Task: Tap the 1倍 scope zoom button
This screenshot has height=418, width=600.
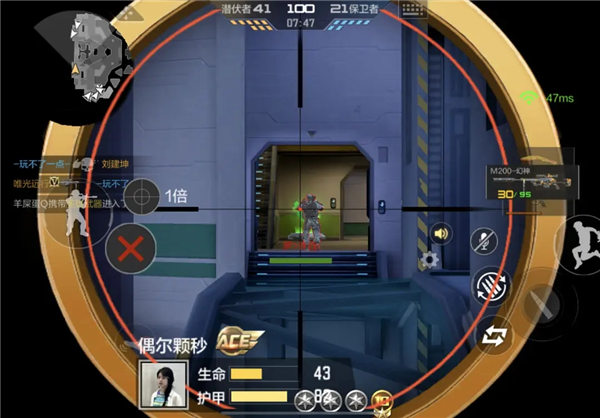Action: (x=141, y=194)
